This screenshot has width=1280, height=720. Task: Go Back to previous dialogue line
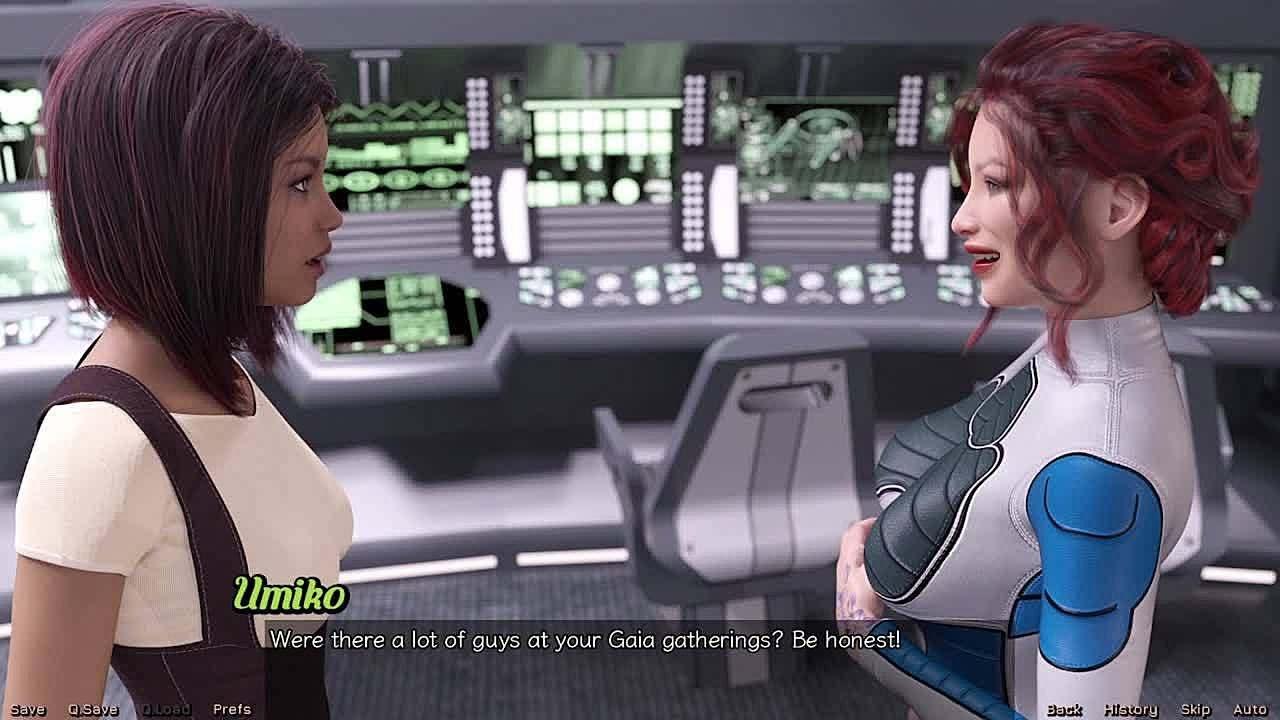coord(1064,709)
